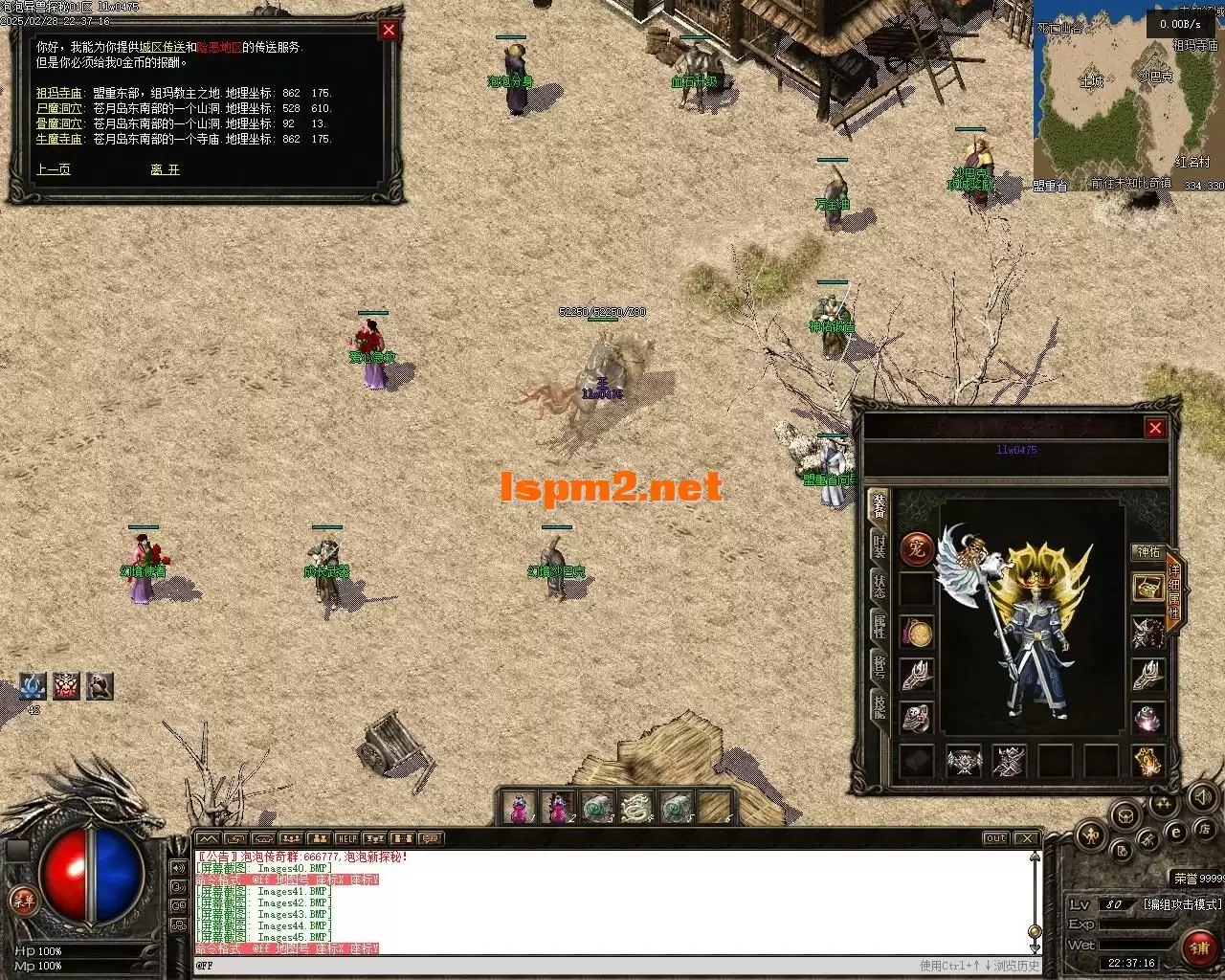This screenshot has width=1225, height=980.
Task: Go to the previous page (上一页)
Action: (x=54, y=169)
